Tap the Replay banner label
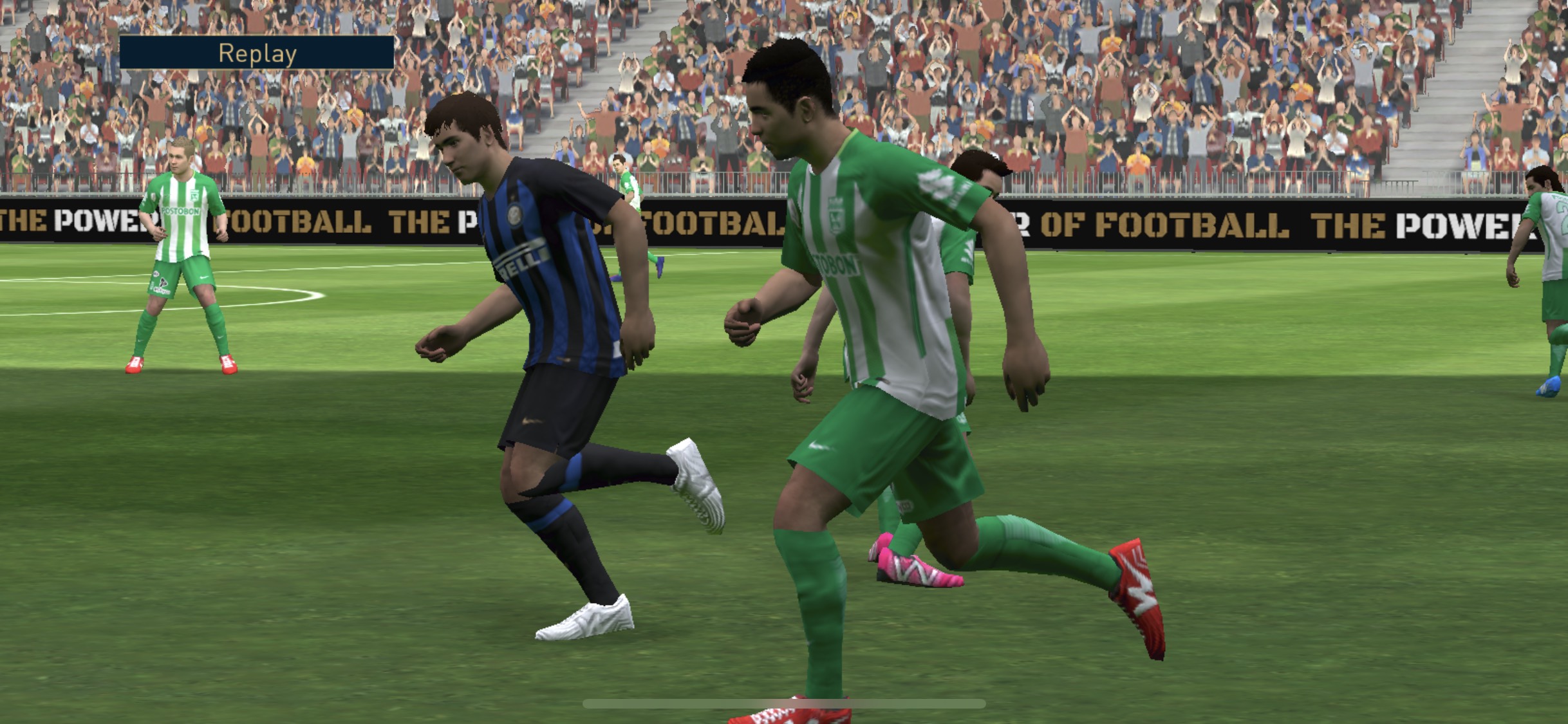Screen dimensions: 1568x724 257,53
